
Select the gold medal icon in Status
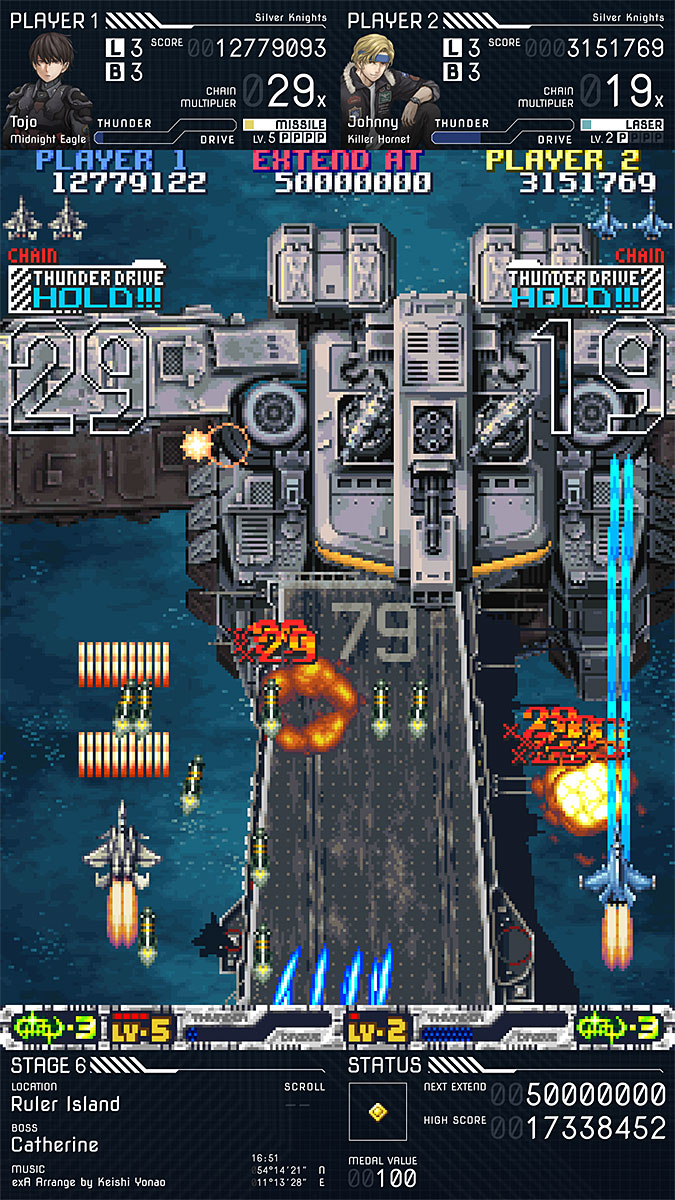pos(378,1111)
